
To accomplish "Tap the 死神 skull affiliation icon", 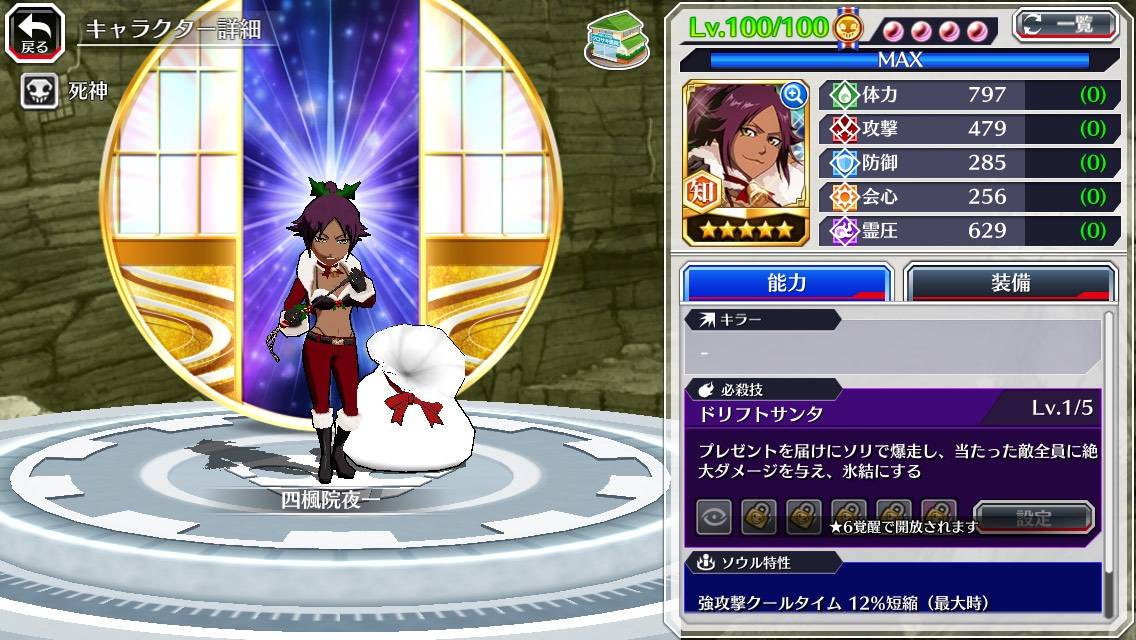I will pos(39,92).
